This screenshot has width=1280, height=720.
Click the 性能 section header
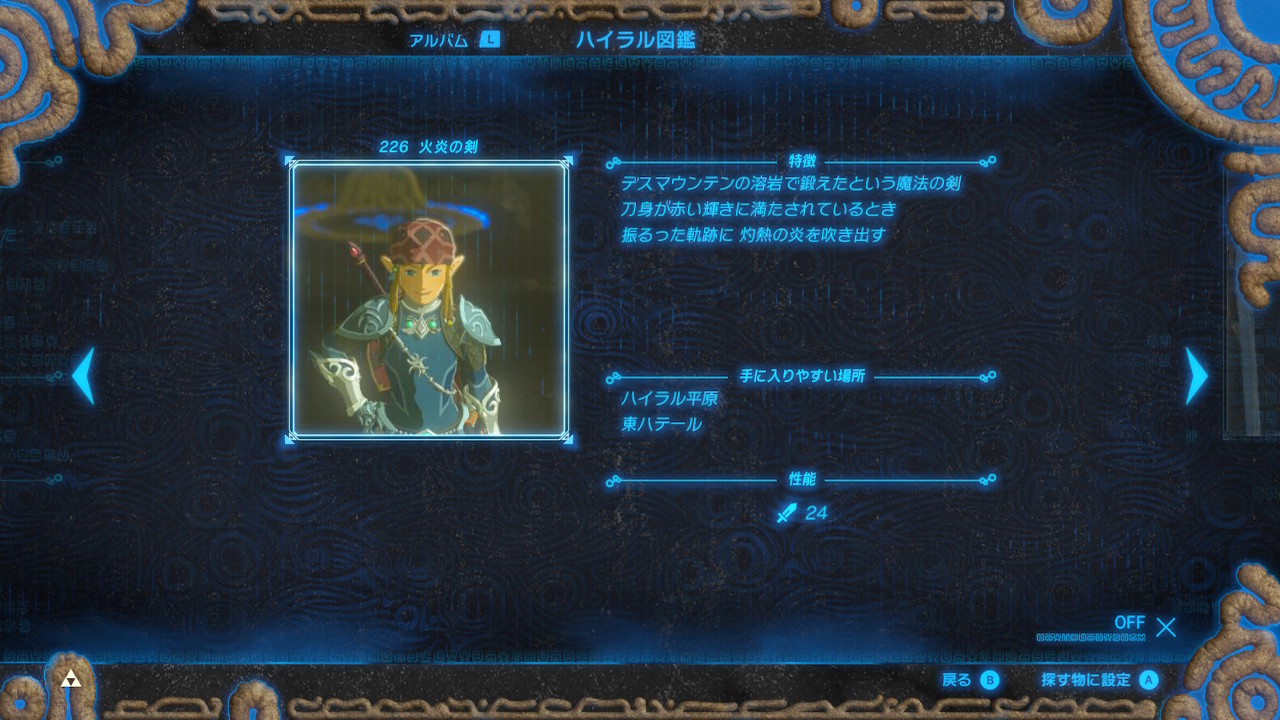point(804,480)
